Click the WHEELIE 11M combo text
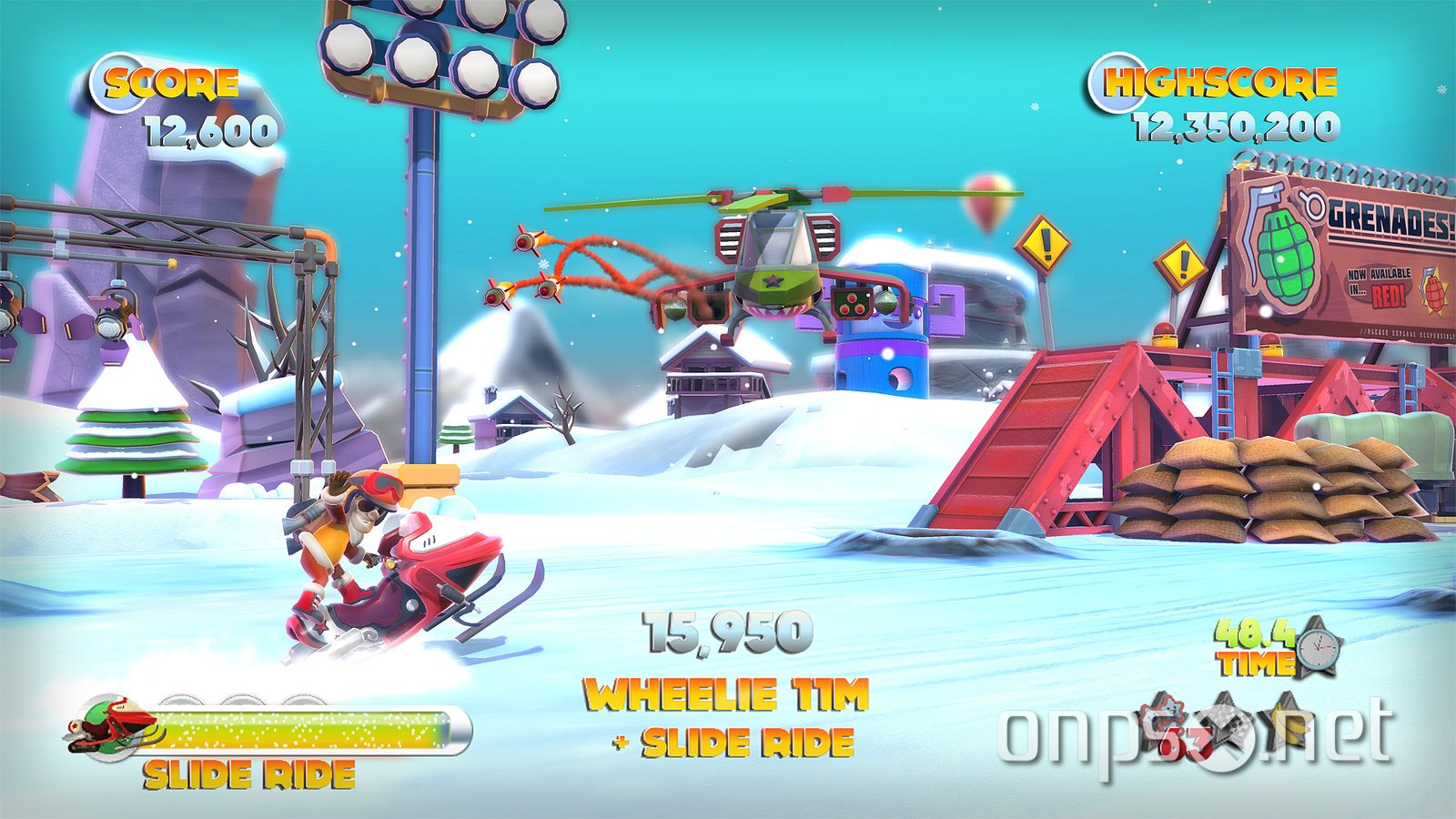This screenshot has height=819, width=1456. coord(726,694)
